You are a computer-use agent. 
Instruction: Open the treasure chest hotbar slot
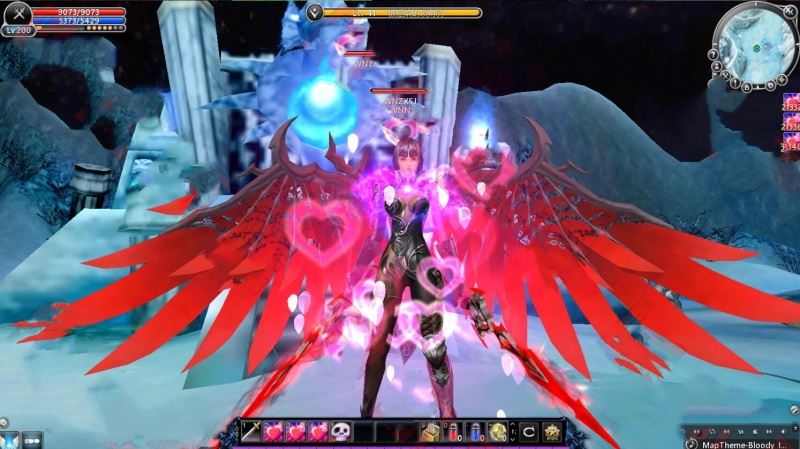[432, 431]
